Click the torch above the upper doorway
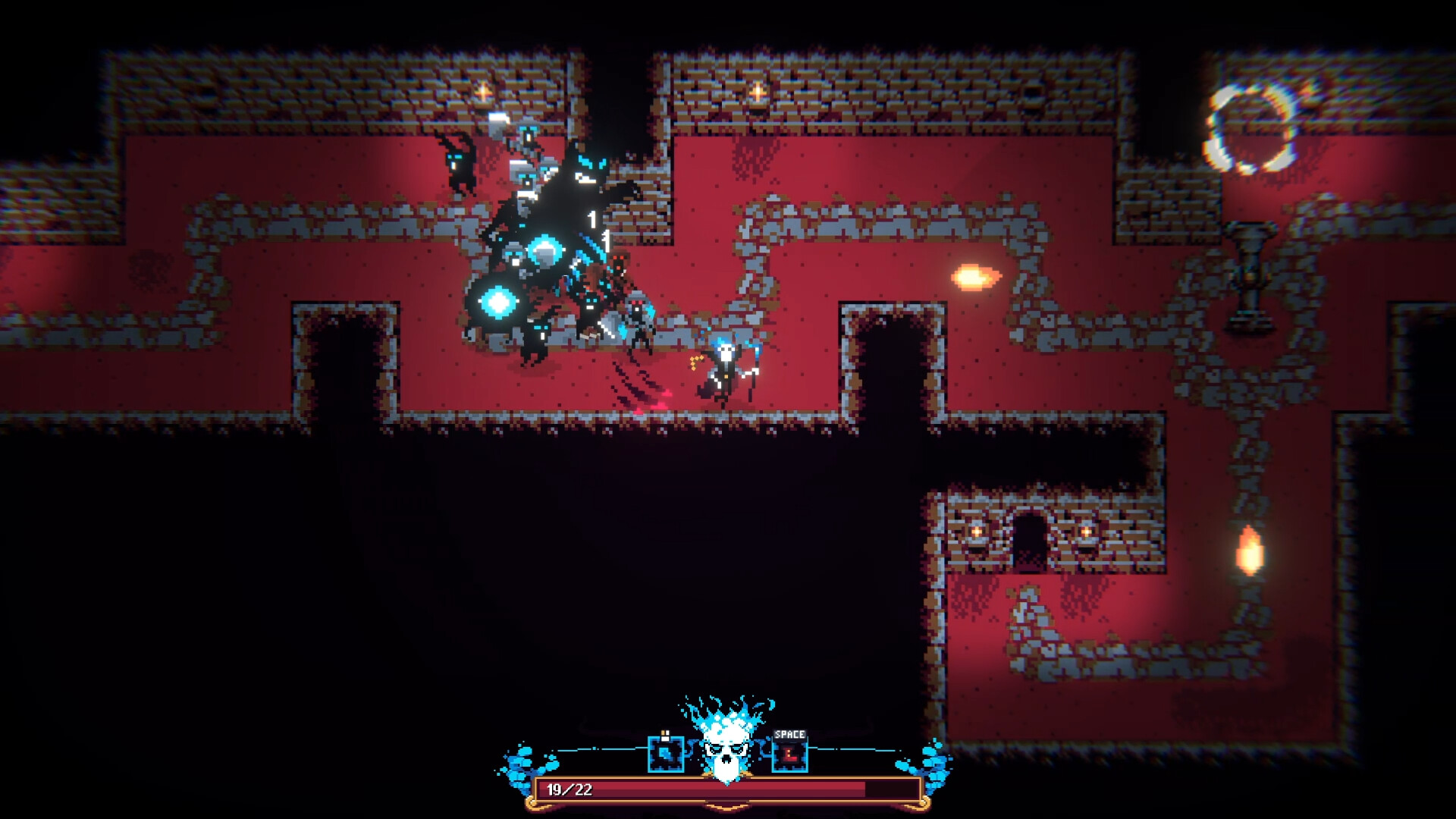This screenshot has height=819, width=1456. coord(757,93)
